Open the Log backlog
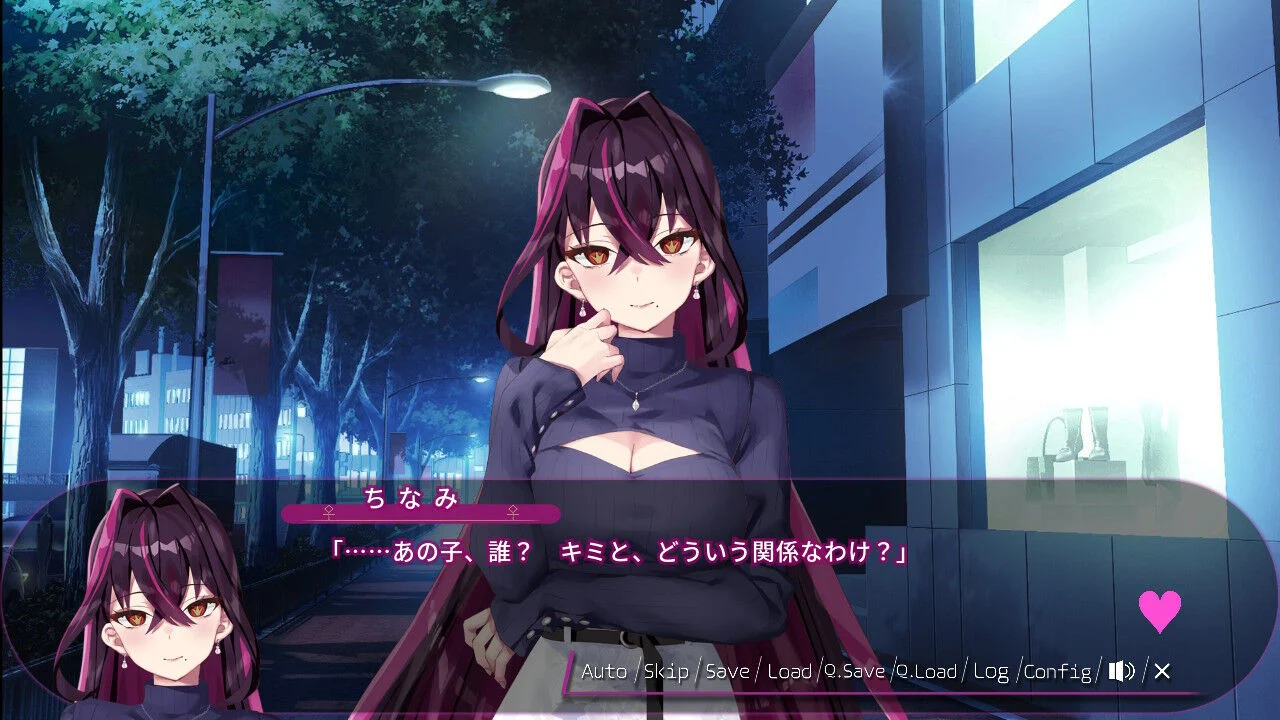Screen dimensions: 1280x720 coord(991,672)
